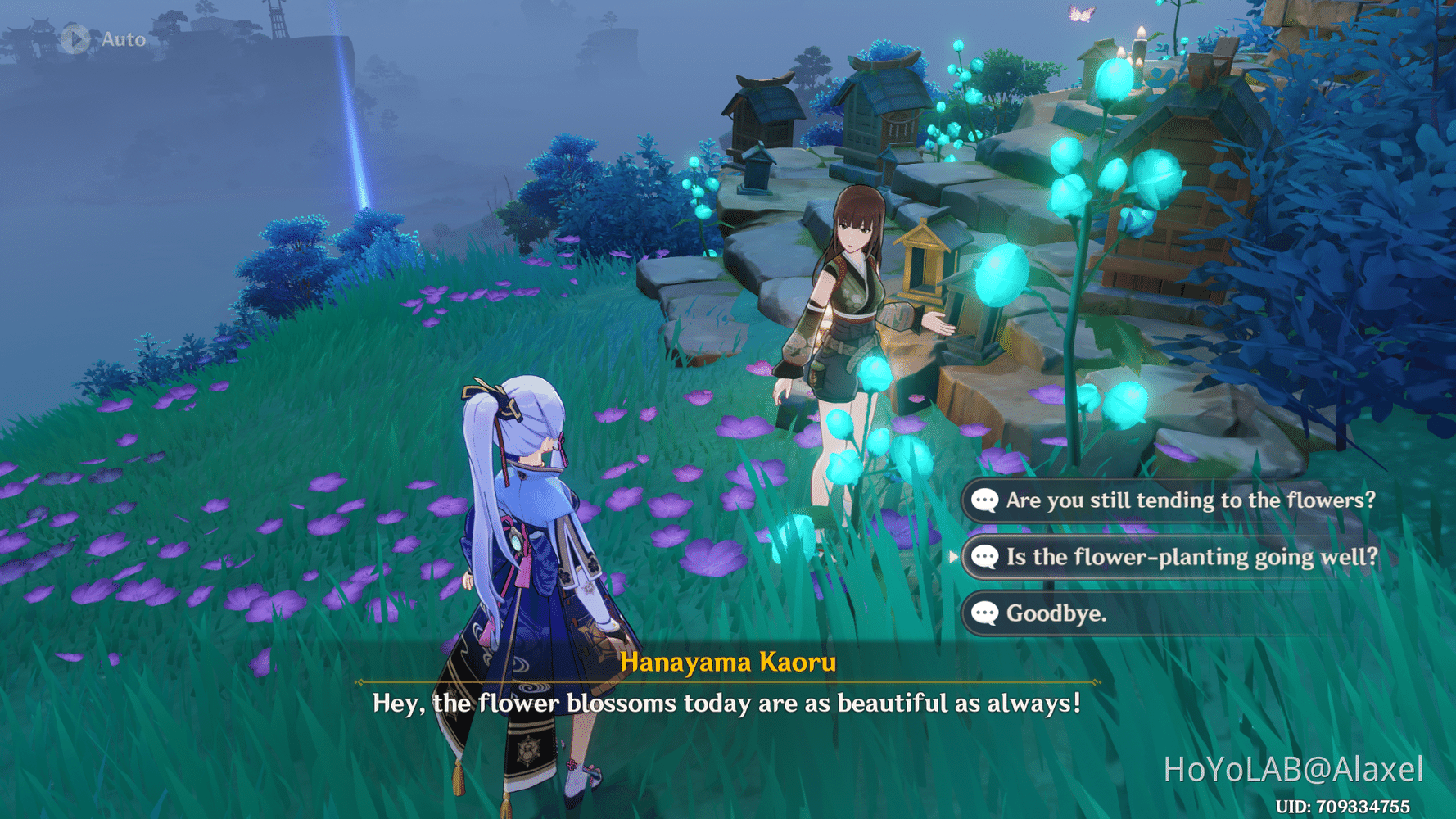
Task: Click the white arrow marking the highlighted dialogue choice
Action: coord(955,557)
